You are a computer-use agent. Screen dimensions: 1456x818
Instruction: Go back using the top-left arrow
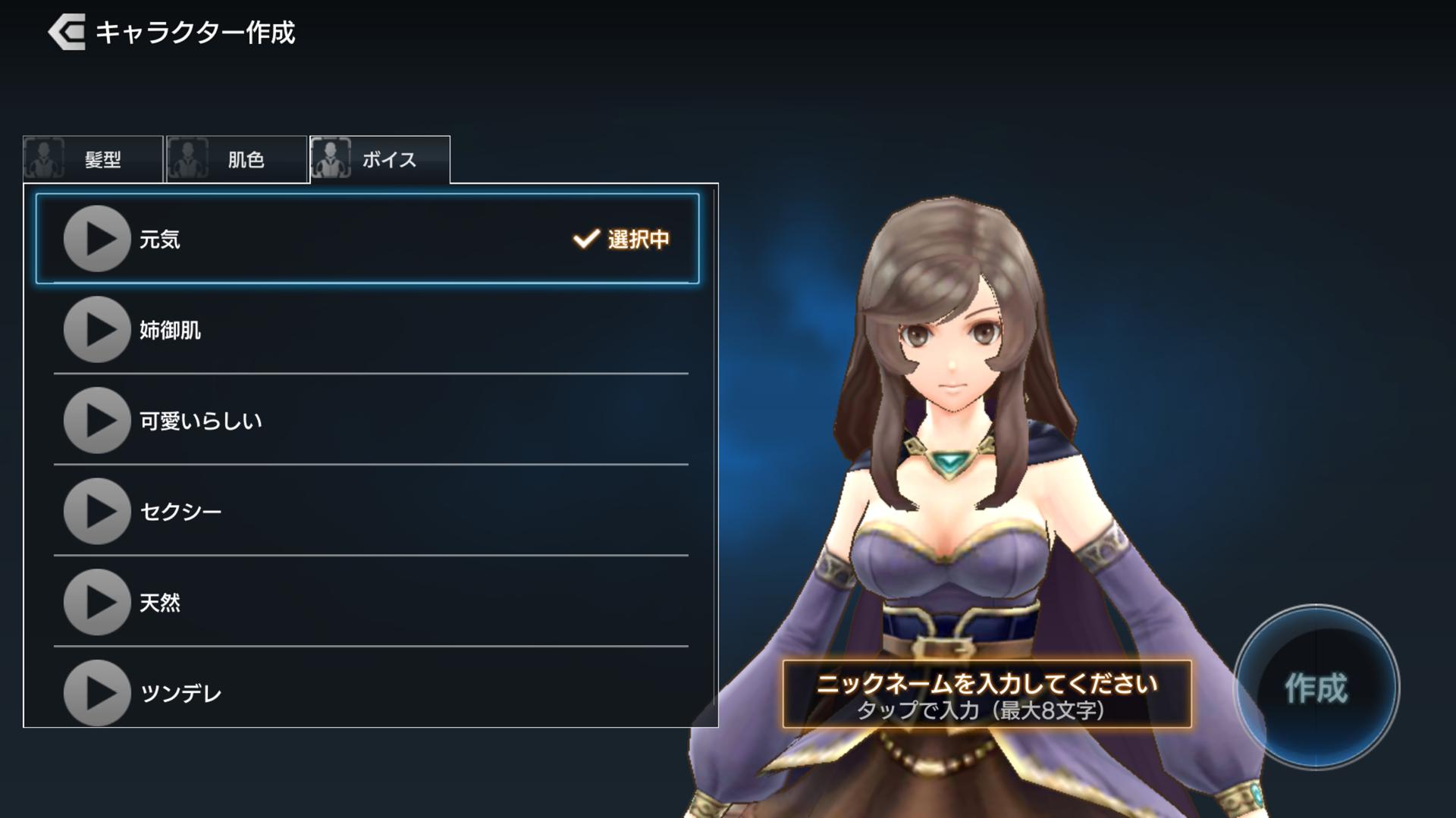(67, 33)
